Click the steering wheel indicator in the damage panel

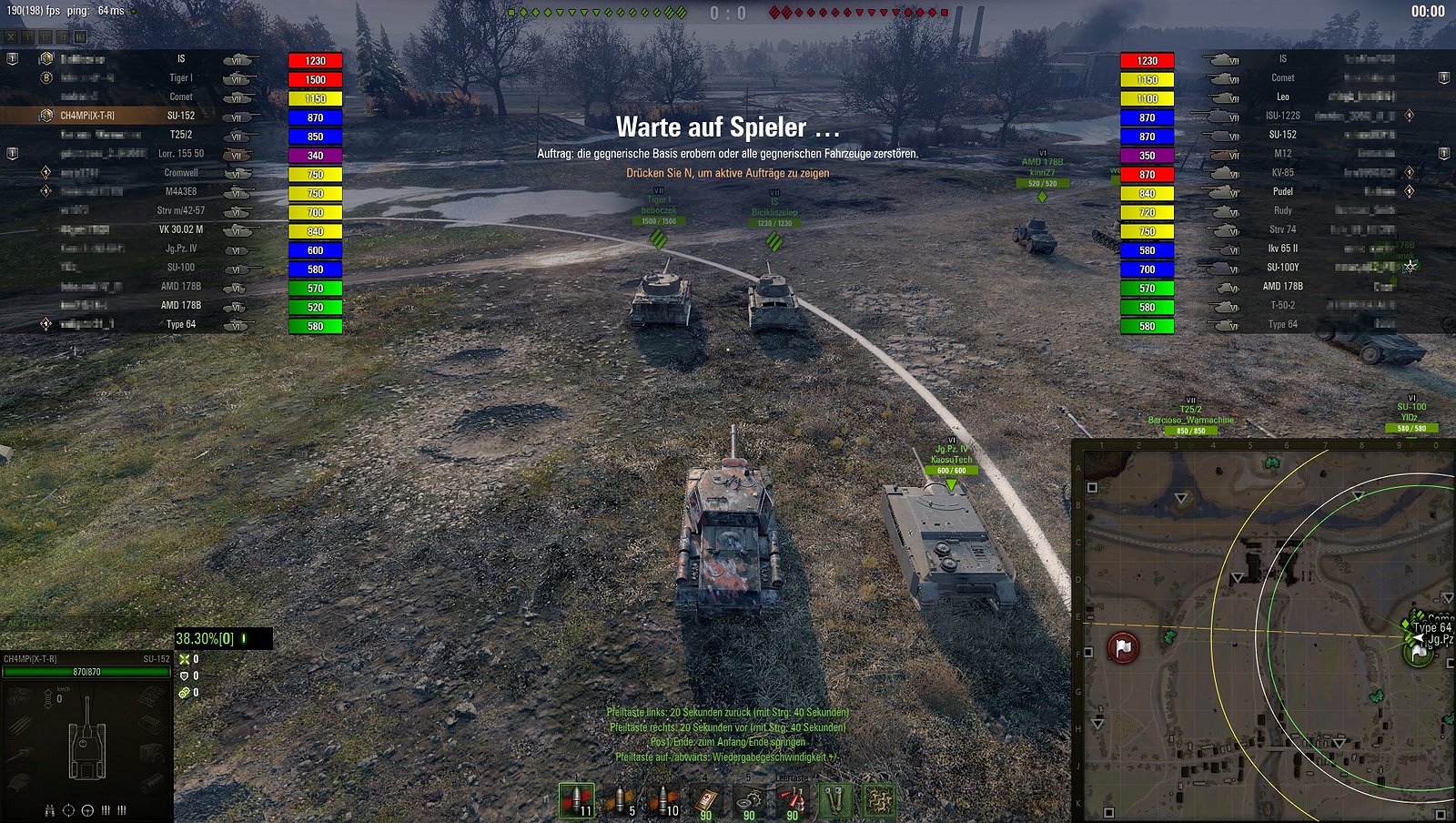coord(87,811)
